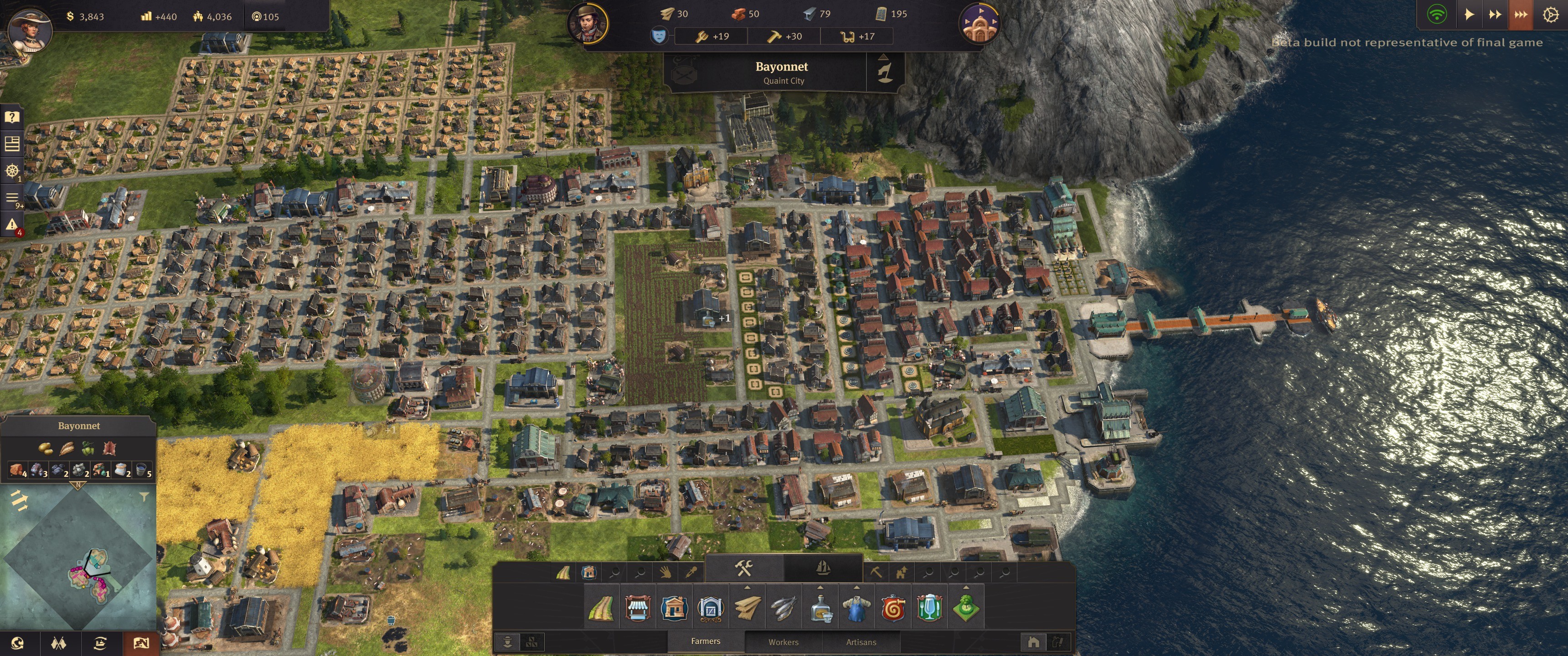Select the Farmers tier tab
The height and width of the screenshot is (656, 1568).
(x=706, y=641)
